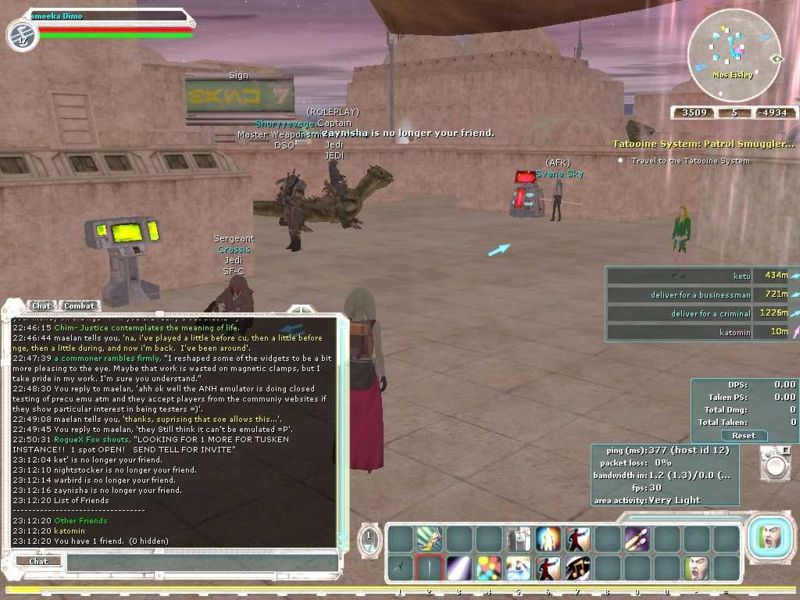Activate the colorful orbs hotbar ability

coord(489,568)
